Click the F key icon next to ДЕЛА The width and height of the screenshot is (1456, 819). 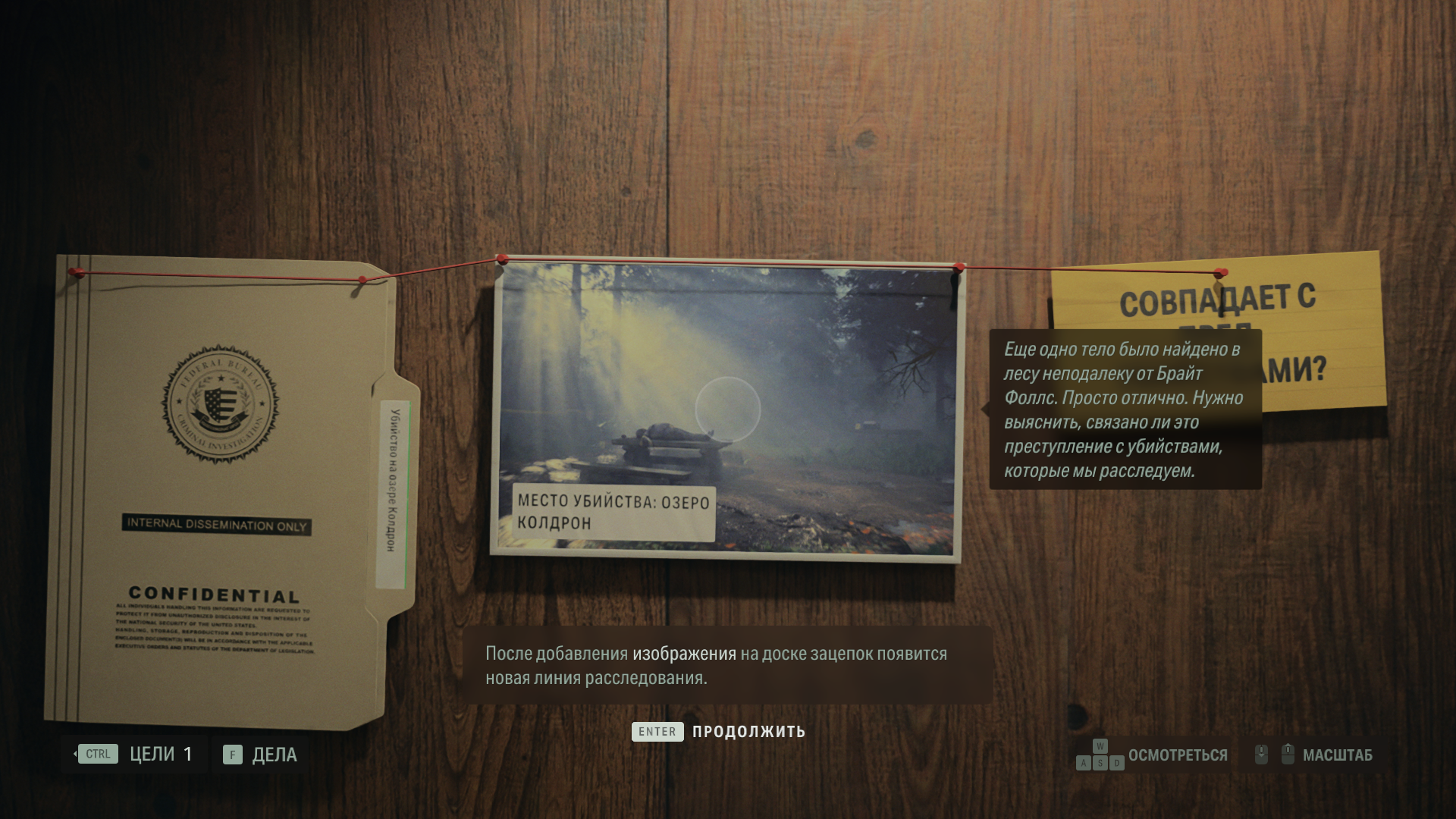tap(231, 755)
